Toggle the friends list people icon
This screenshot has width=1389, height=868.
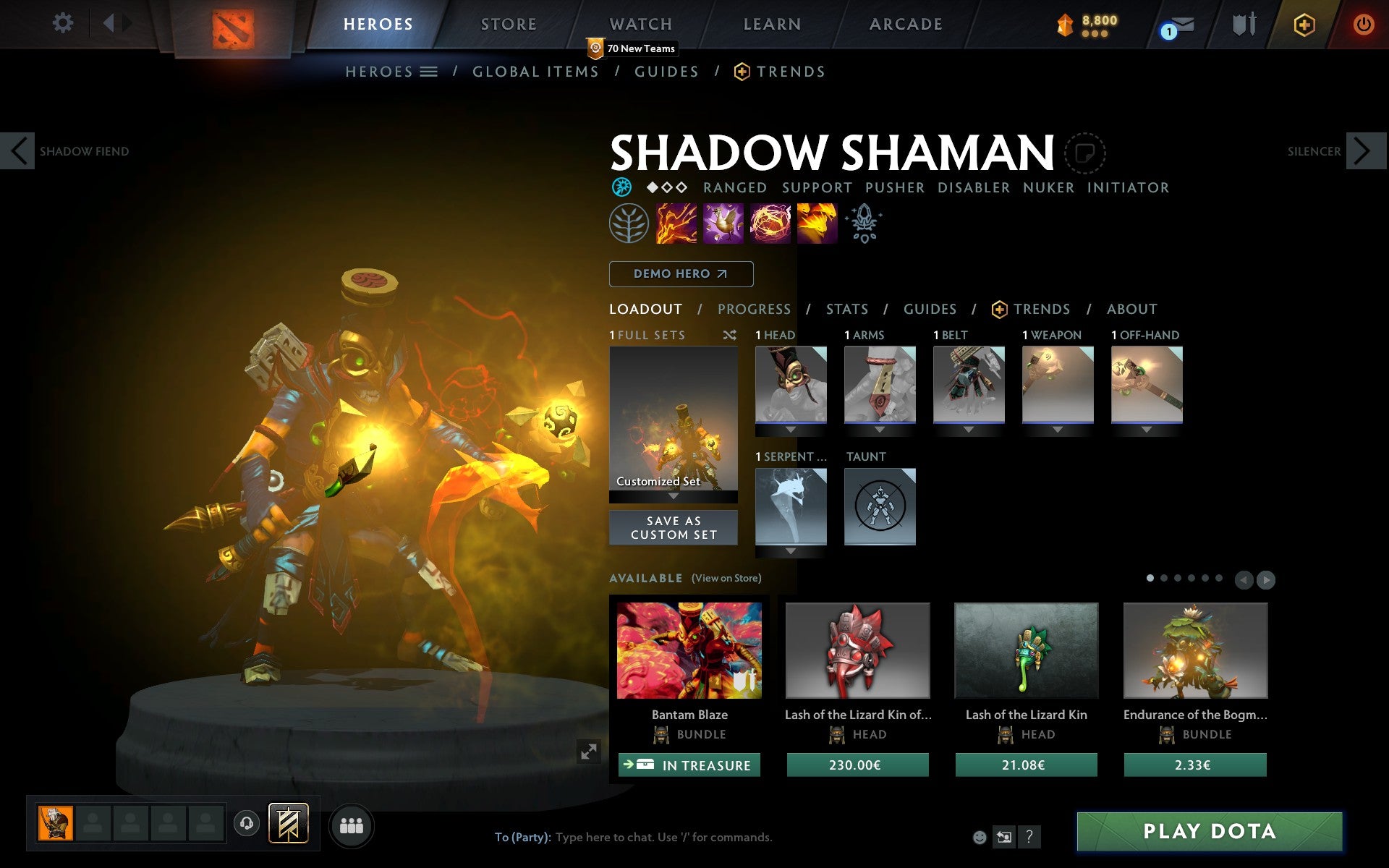point(352,825)
